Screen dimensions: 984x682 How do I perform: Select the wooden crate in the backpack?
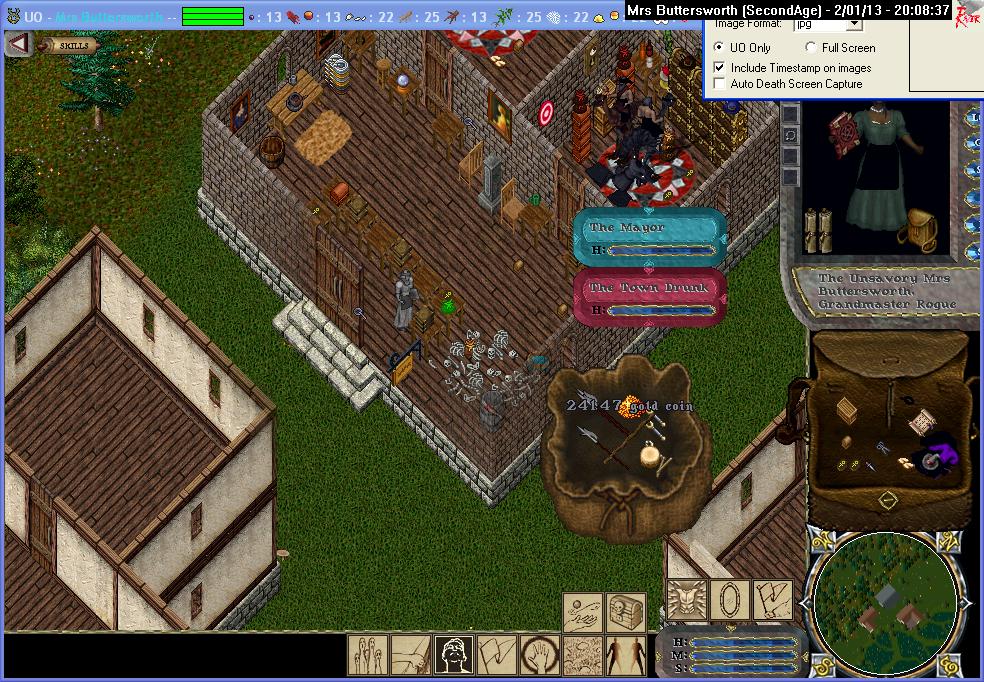(848, 410)
